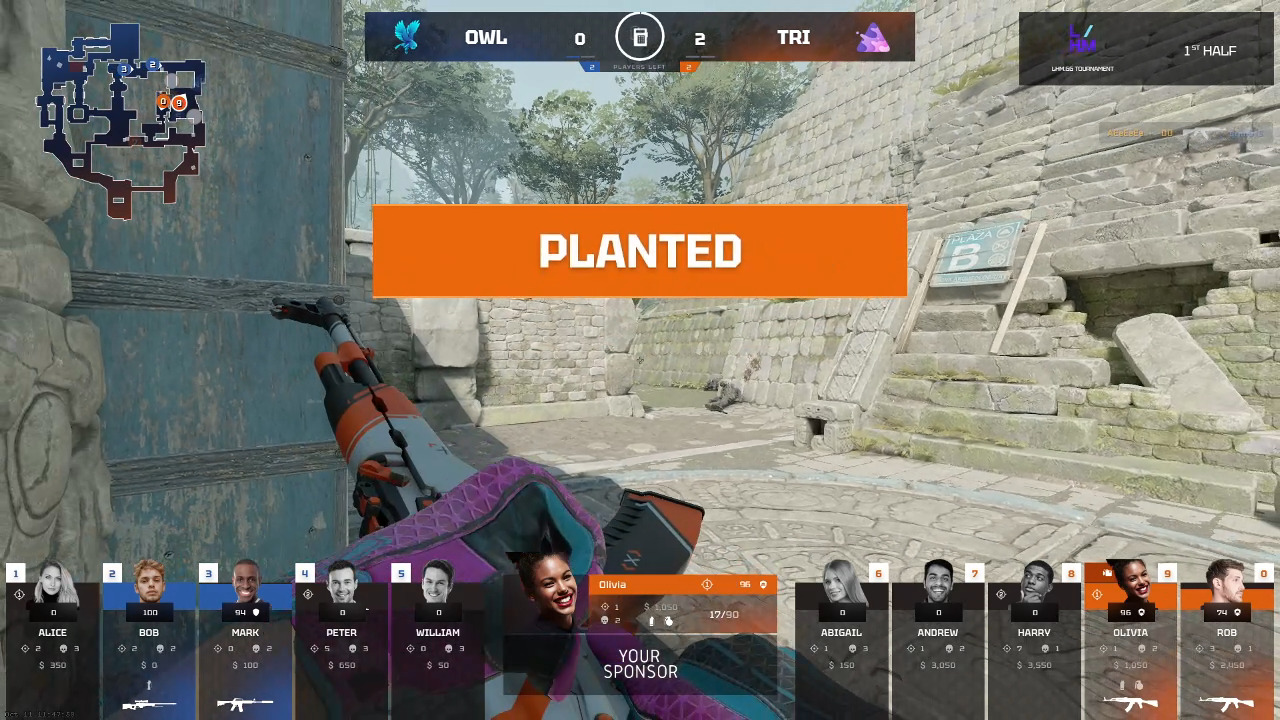Click Olivia's health bar showing 96

click(x=1125, y=613)
